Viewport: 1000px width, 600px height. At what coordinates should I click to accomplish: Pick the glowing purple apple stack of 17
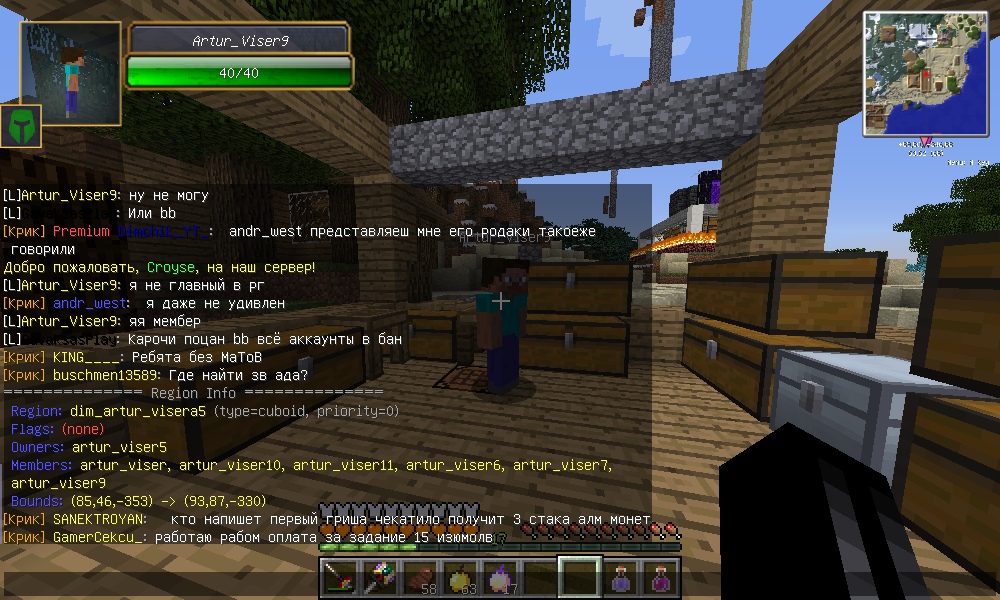500,578
